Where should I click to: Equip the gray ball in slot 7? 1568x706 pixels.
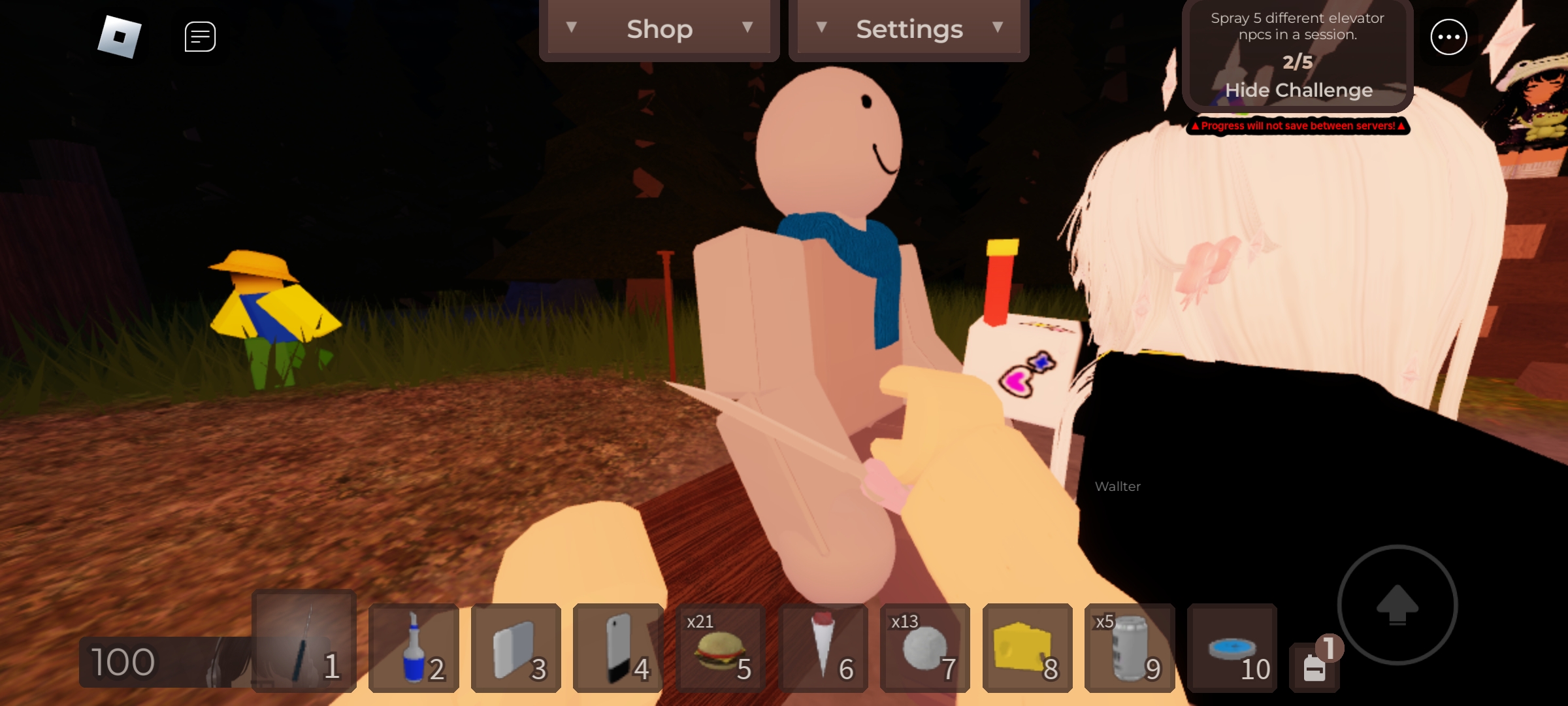click(924, 648)
